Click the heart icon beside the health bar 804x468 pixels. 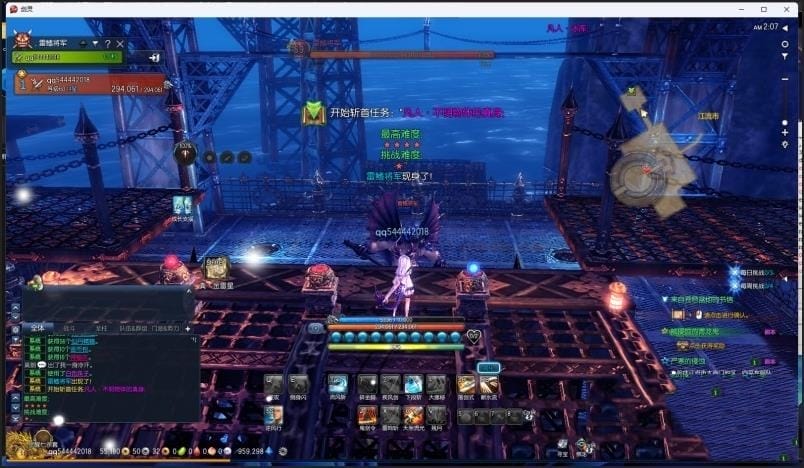click(473, 336)
